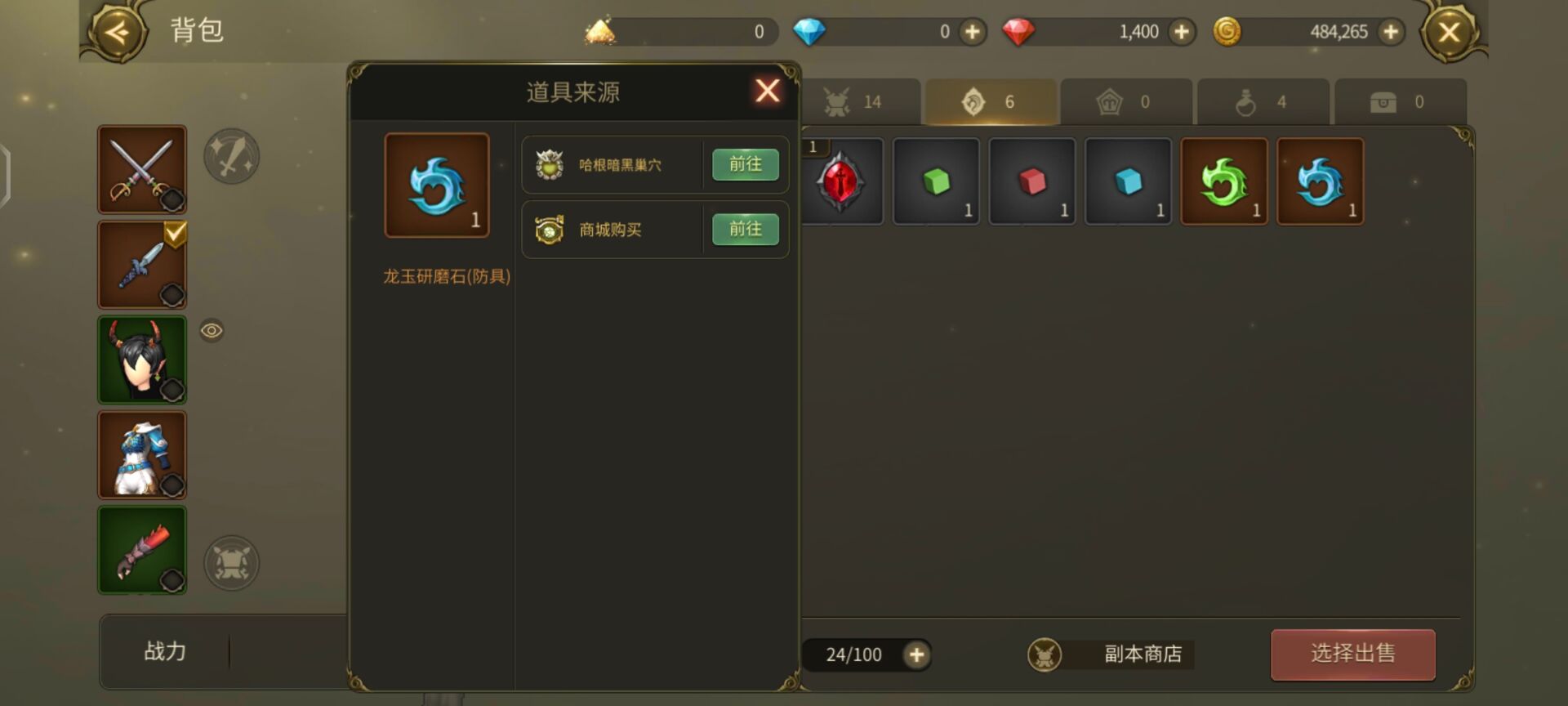Open the chest tab showing 0
This screenshot has height=706, width=1568.
(x=1400, y=102)
